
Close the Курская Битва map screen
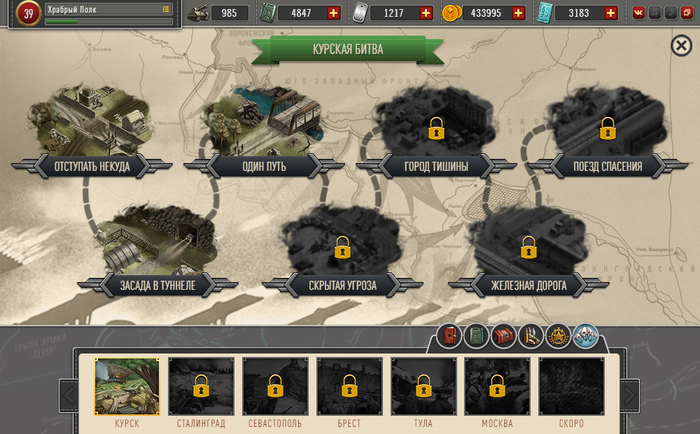(x=681, y=46)
